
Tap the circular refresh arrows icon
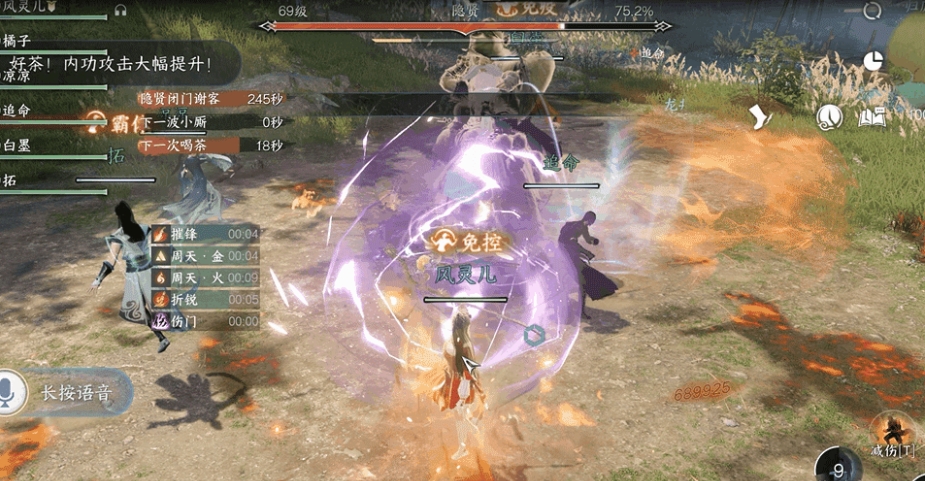coord(873,10)
